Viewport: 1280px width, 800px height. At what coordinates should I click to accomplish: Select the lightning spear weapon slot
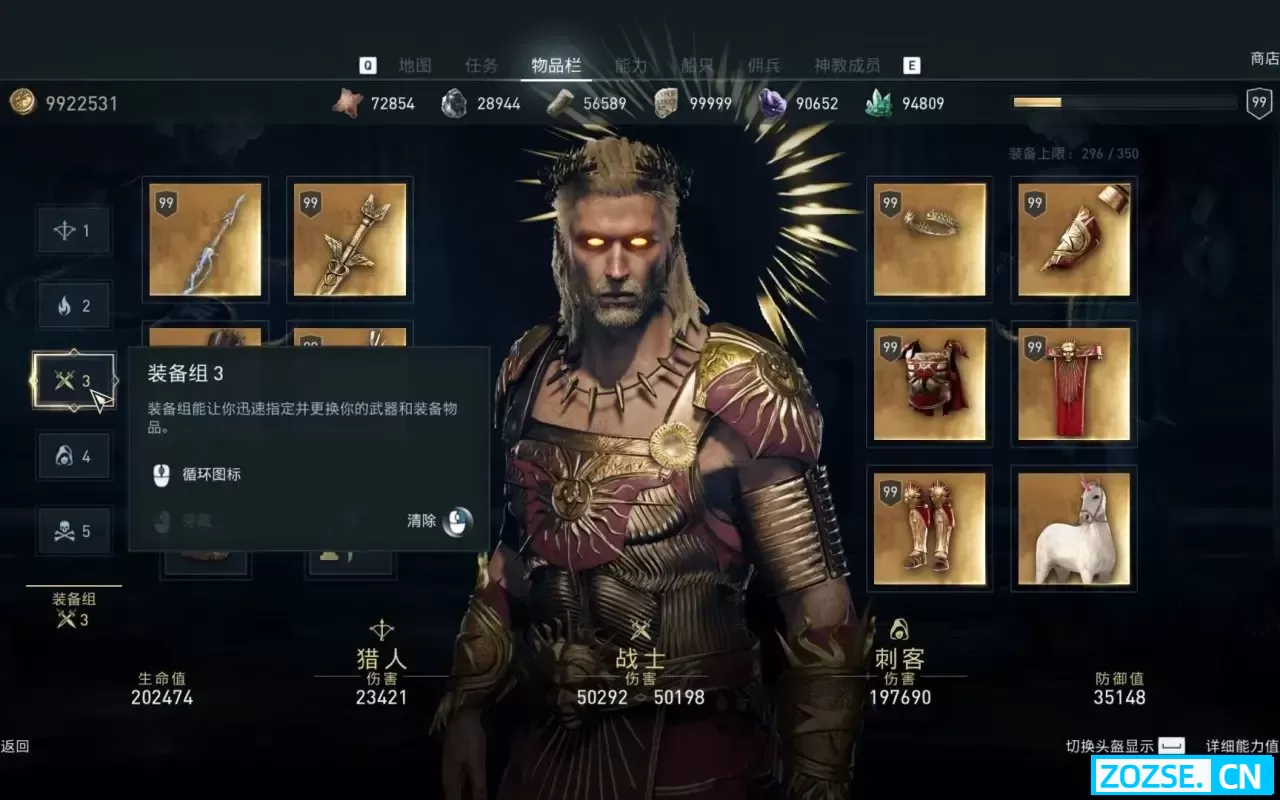[205, 240]
